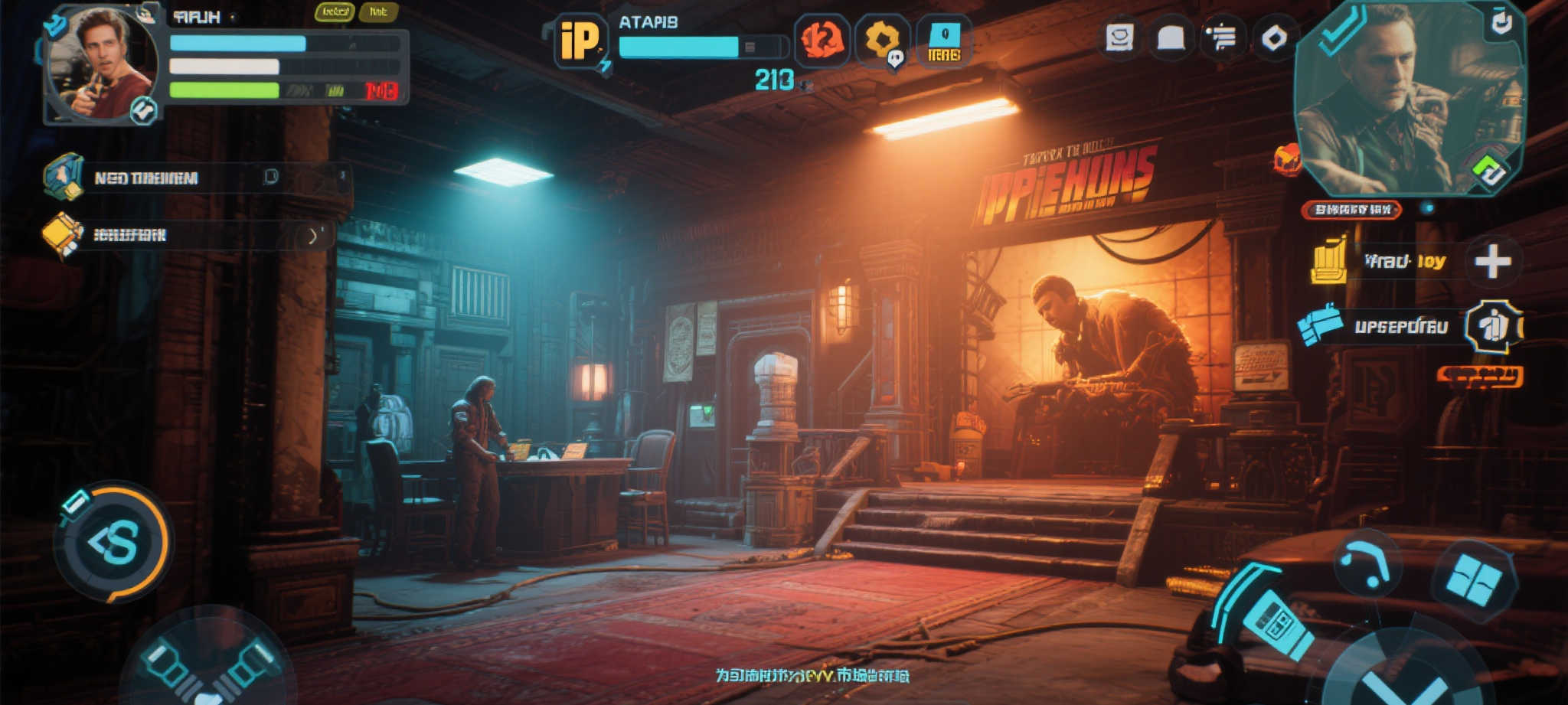Select the helmet-shaped icon in the top bar

click(x=1171, y=38)
